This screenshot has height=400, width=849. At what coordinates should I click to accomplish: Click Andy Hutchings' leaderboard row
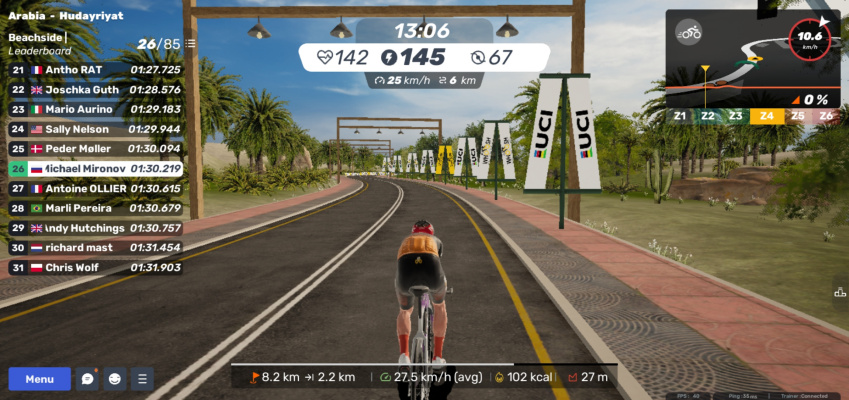click(95, 228)
